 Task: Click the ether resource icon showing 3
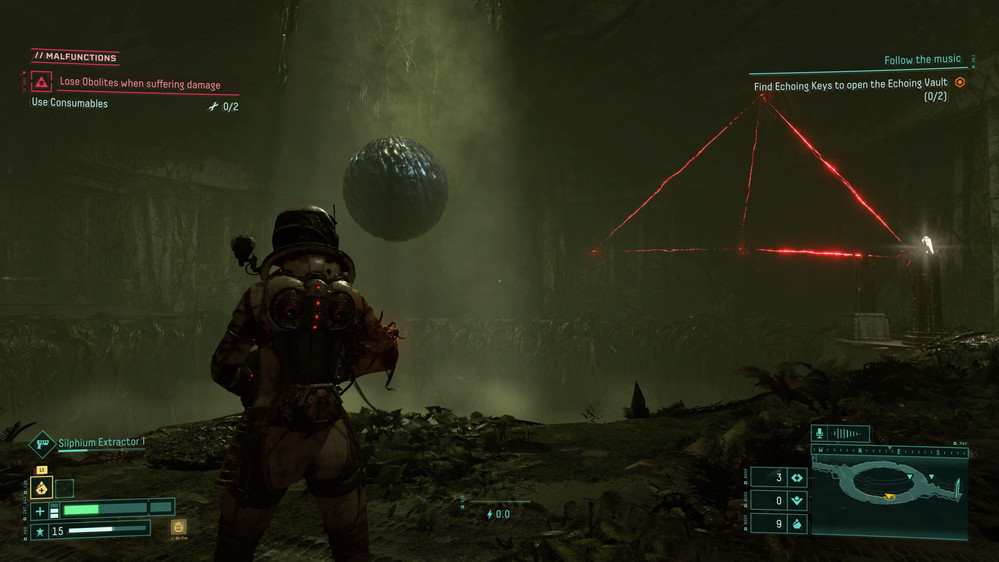coord(797,478)
